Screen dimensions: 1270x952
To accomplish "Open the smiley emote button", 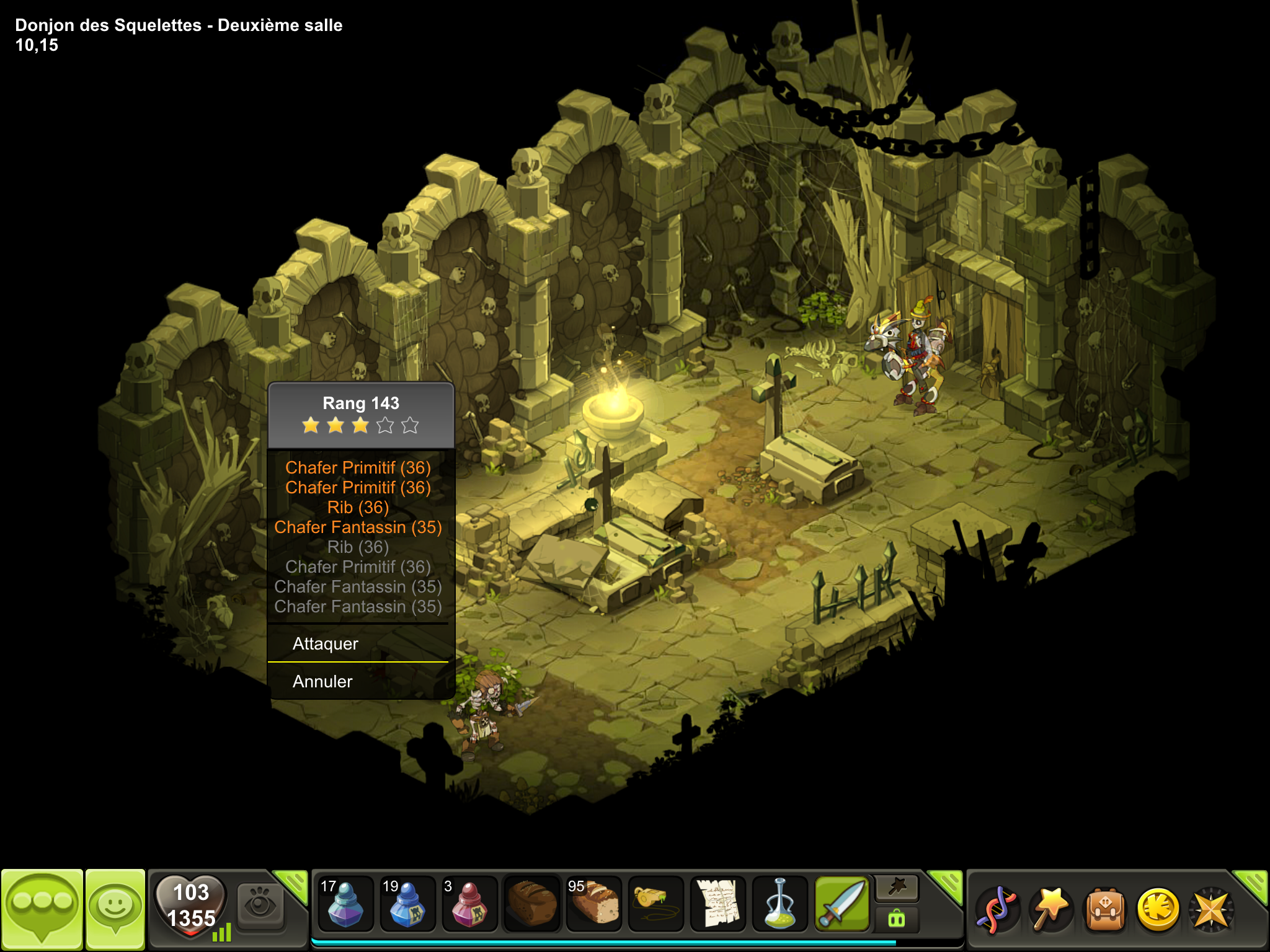I will tap(115, 909).
